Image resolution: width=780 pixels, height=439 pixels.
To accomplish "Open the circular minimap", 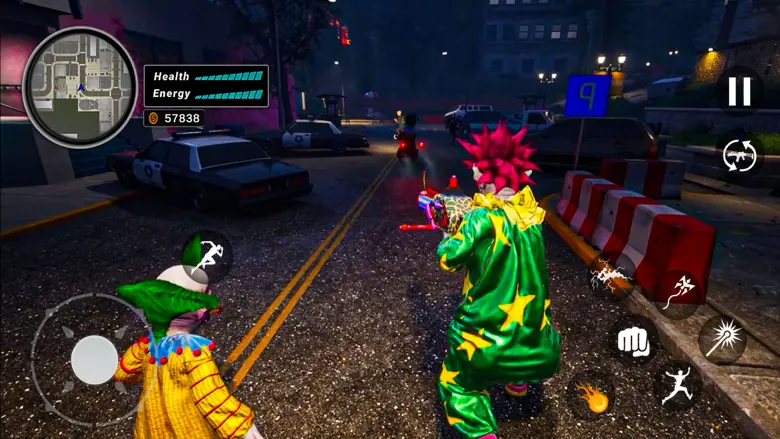I will [x=79, y=87].
